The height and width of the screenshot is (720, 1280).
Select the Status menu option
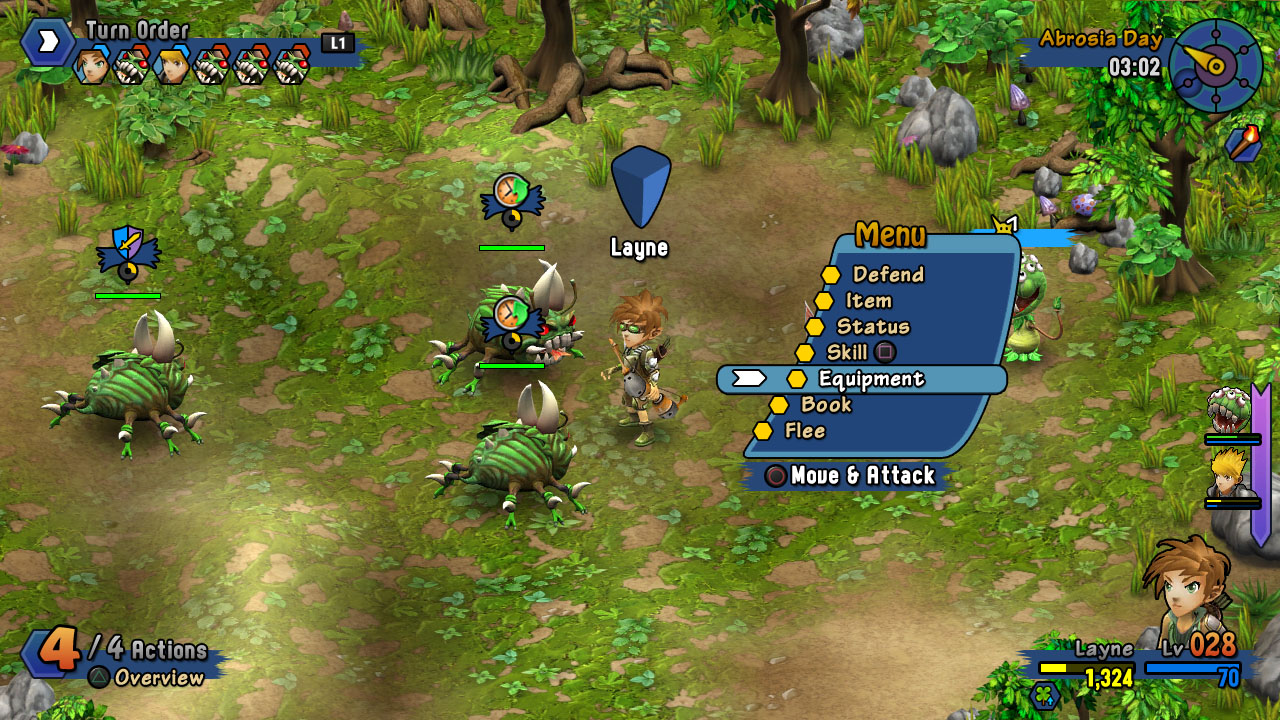click(x=872, y=327)
